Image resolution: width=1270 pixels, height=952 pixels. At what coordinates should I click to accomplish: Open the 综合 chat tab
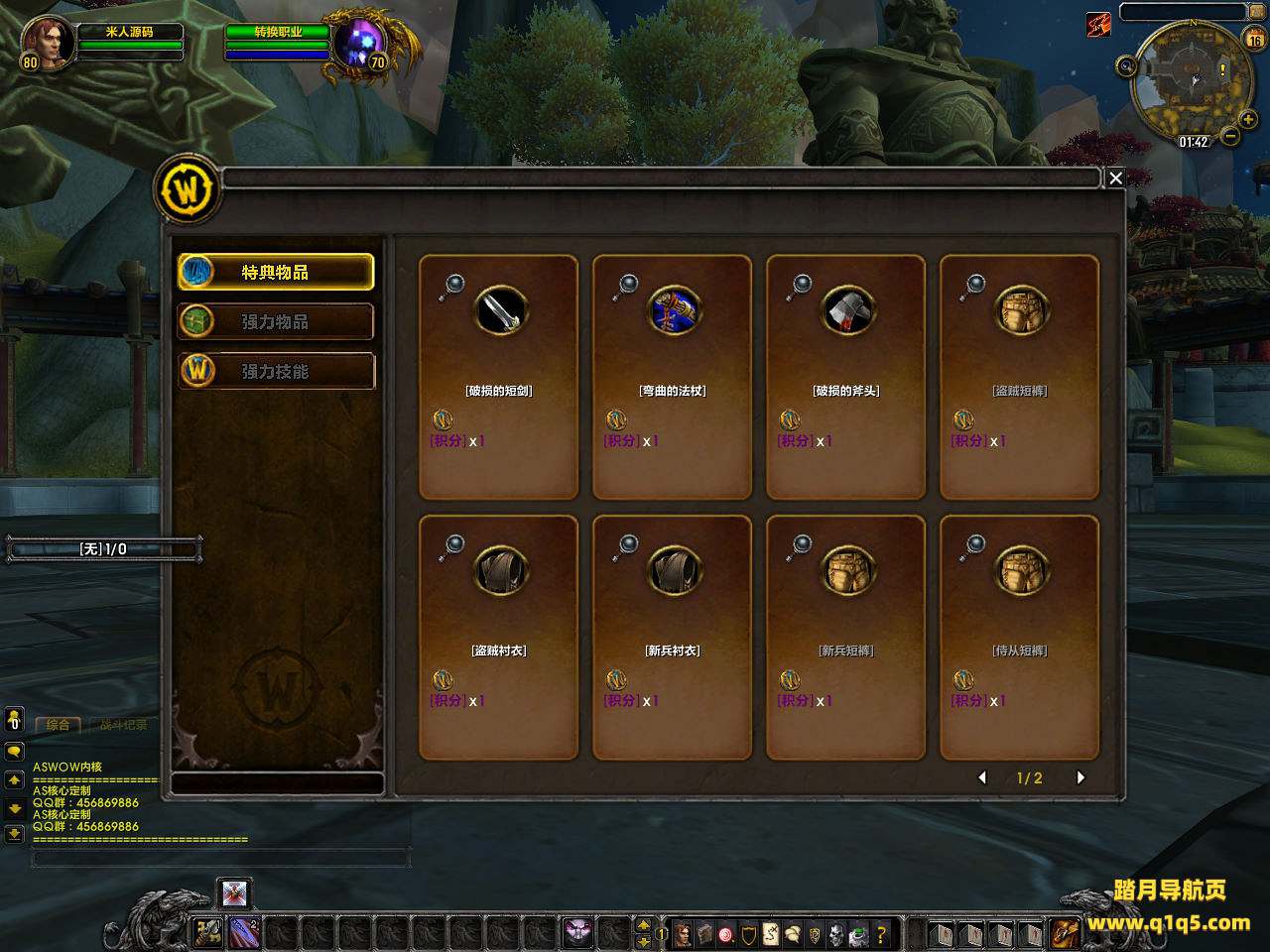coord(58,725)
